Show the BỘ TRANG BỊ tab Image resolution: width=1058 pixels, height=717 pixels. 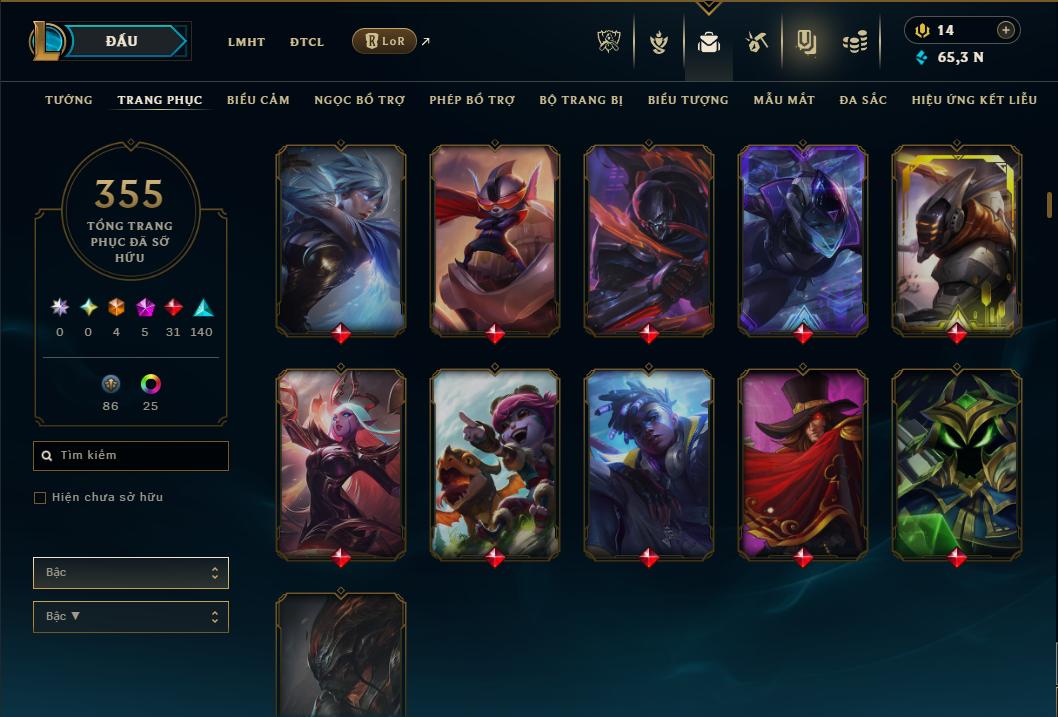pyautogui.click(x=581, y=100)
